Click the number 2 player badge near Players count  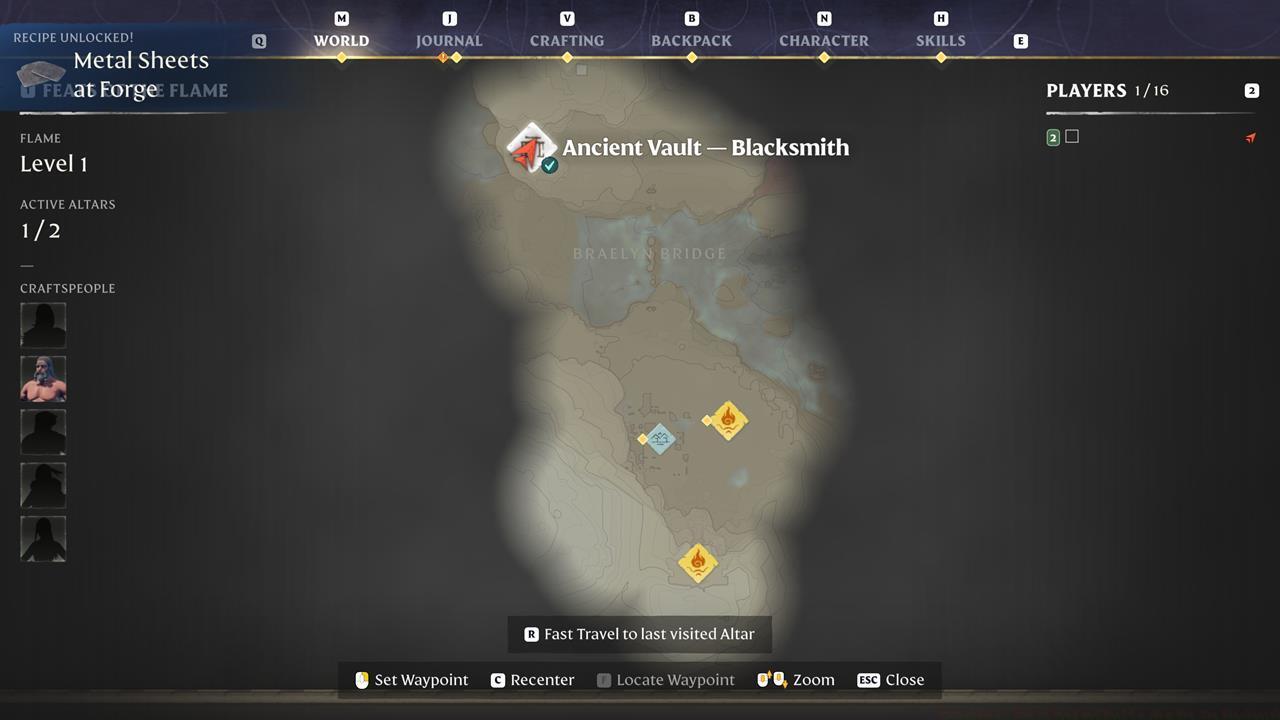(1252, 90)
